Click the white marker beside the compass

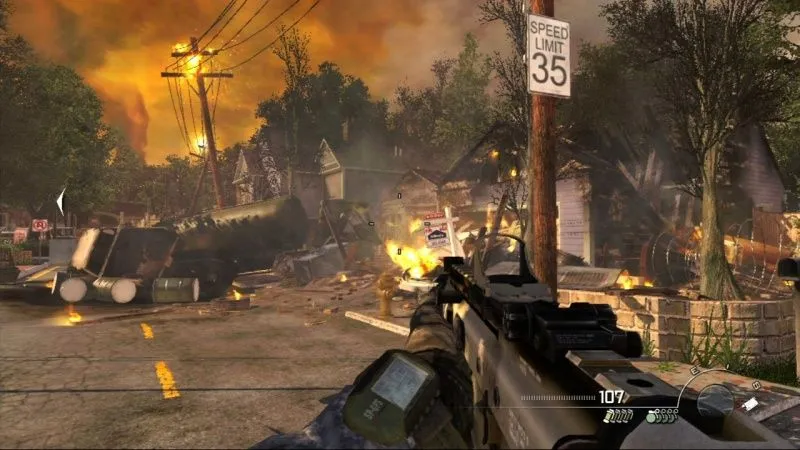pyautogui.click(x=750, y=404)
